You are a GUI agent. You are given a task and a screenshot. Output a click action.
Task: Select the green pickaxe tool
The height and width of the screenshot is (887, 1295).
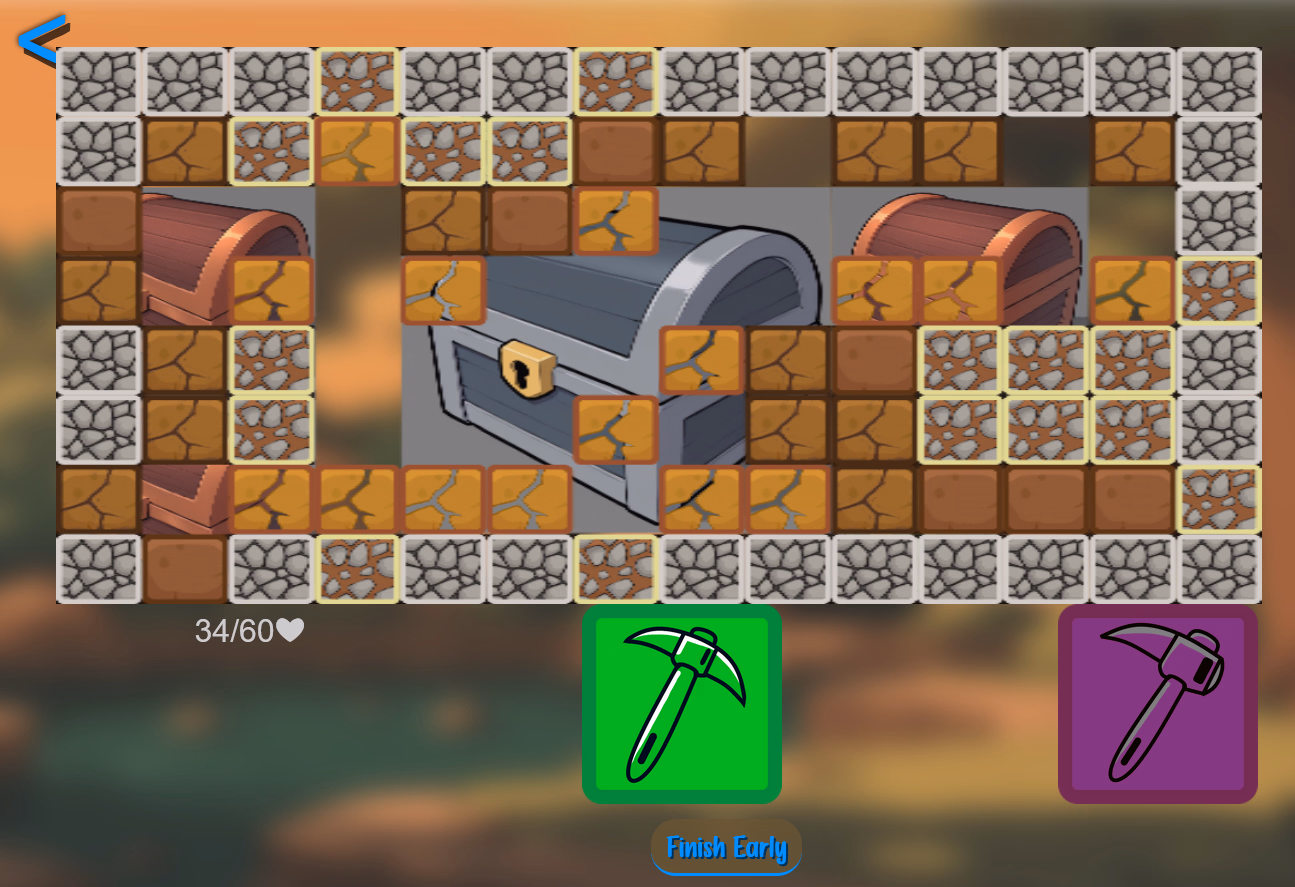[x=681, y=703]
